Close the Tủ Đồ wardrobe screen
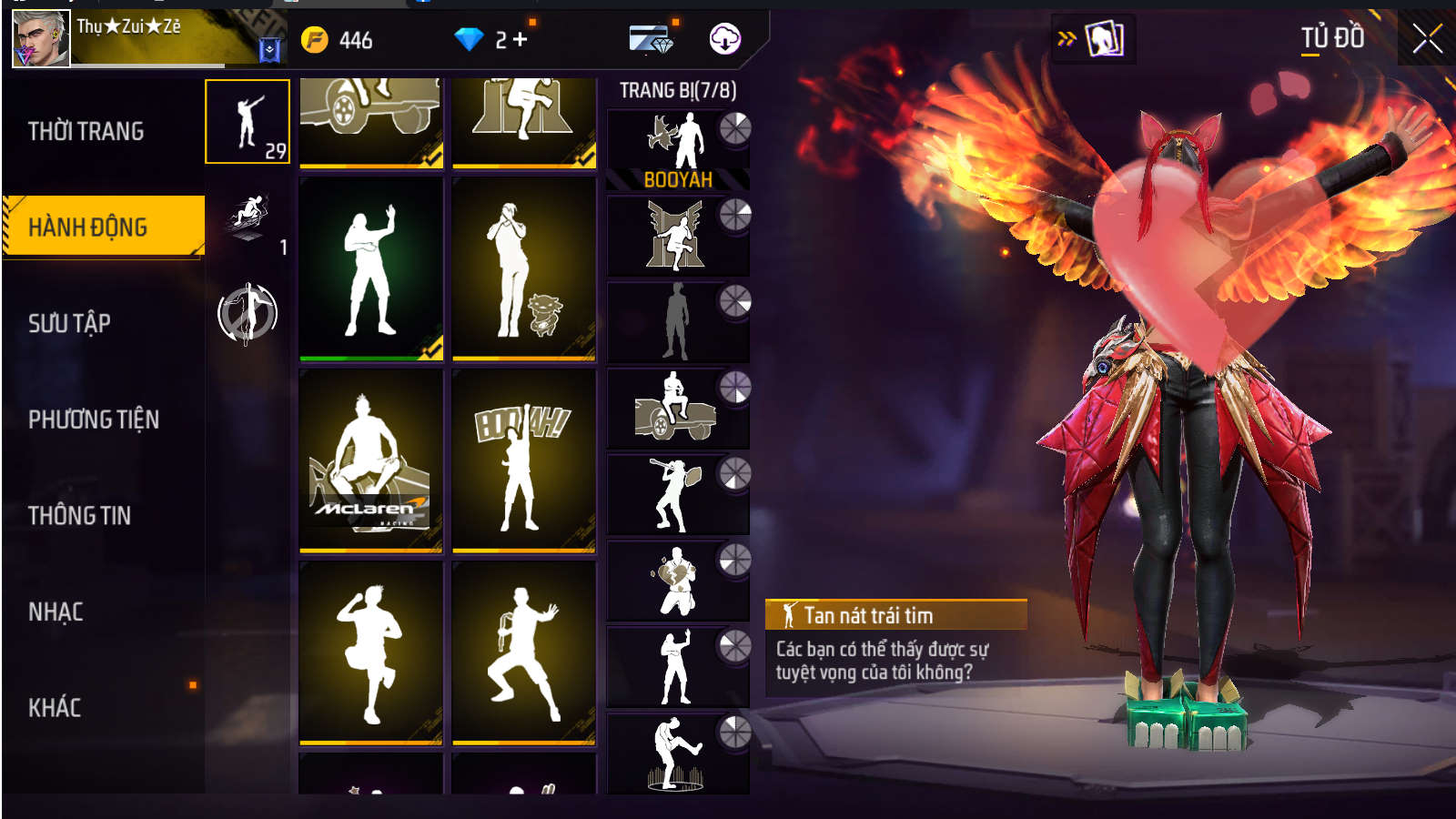 (x=1427, y=38)
